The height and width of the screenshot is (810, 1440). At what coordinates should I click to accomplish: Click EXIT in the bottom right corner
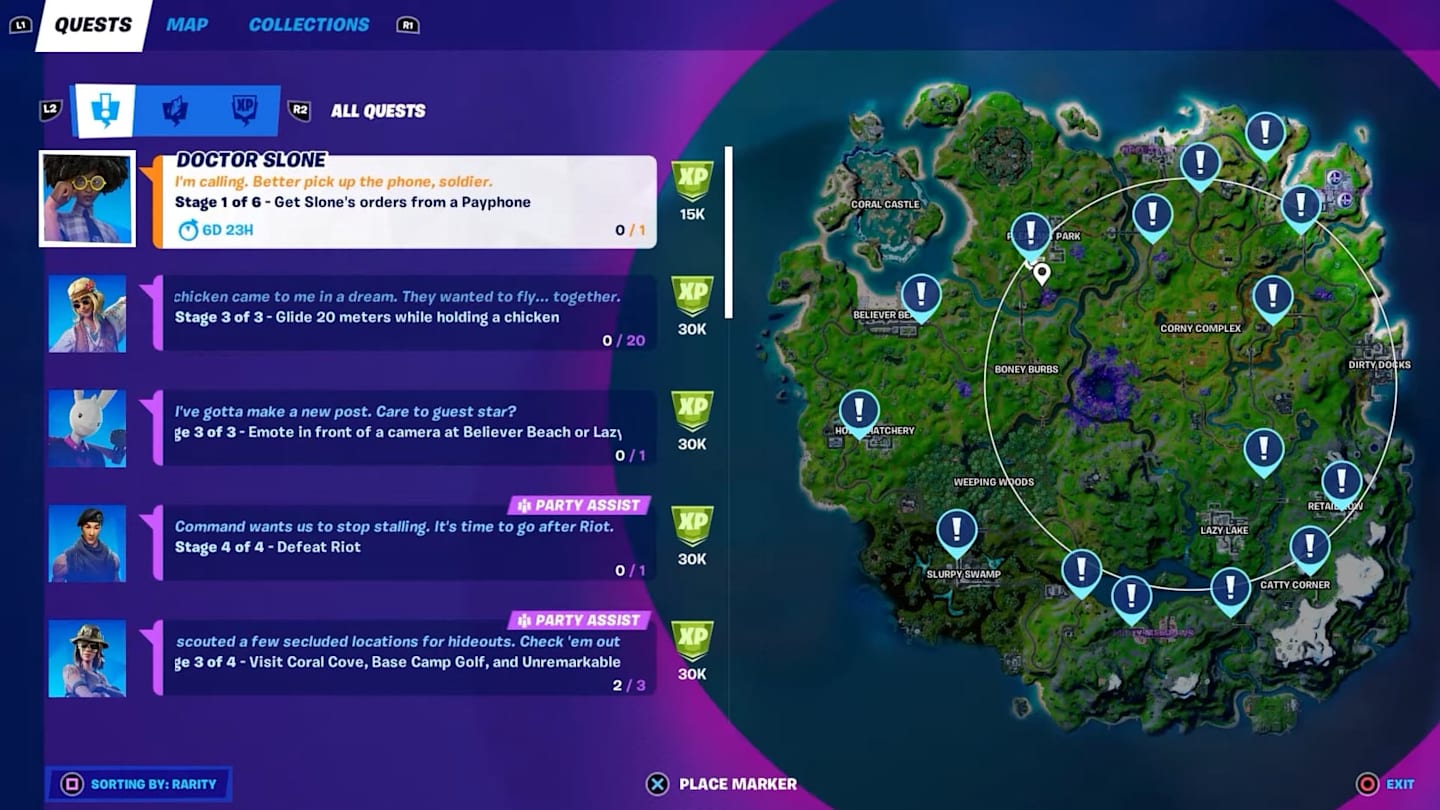pyautogui.click(x=1398, y=784)
